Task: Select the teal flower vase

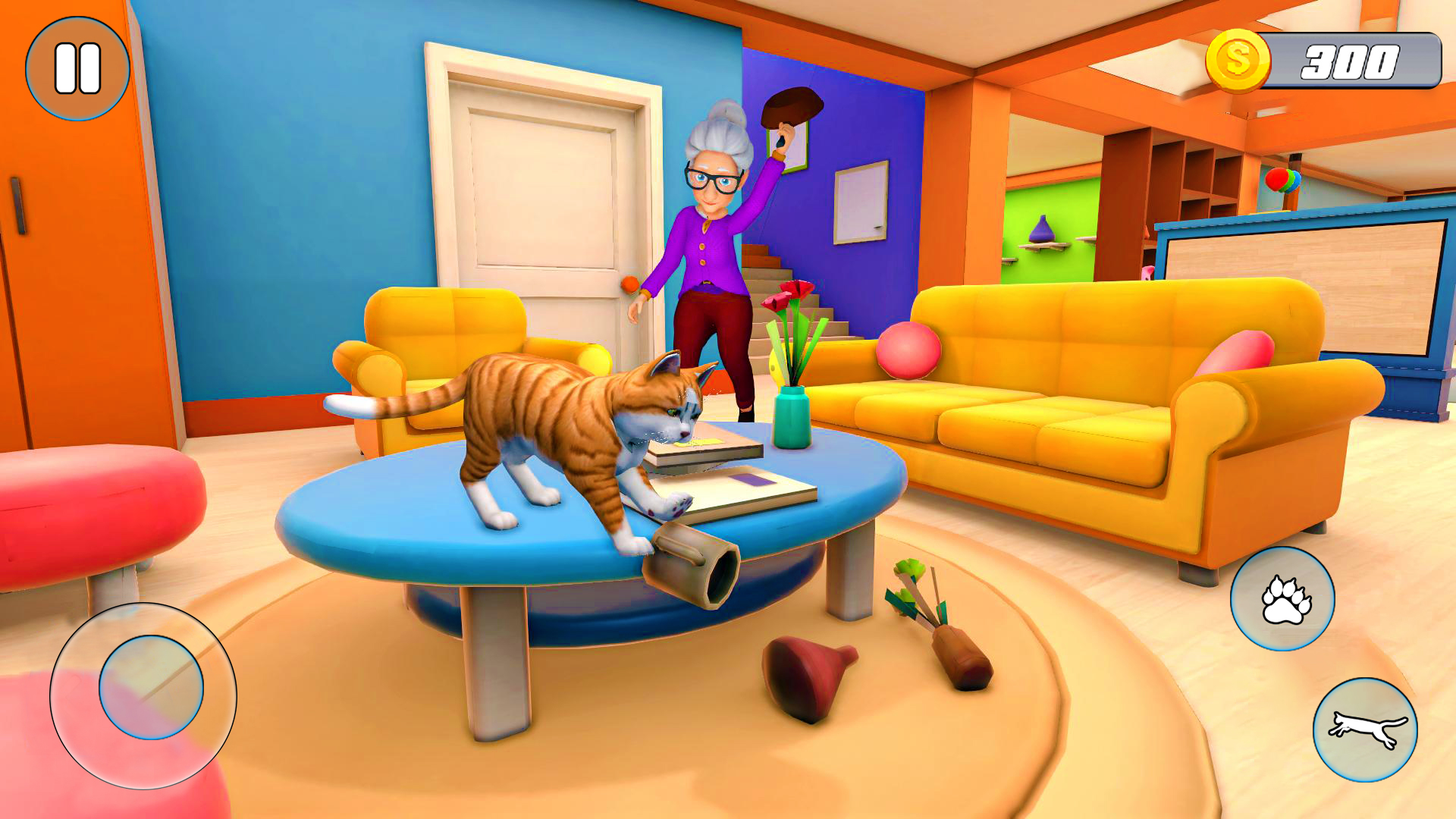Action: (x=792, y=413)
